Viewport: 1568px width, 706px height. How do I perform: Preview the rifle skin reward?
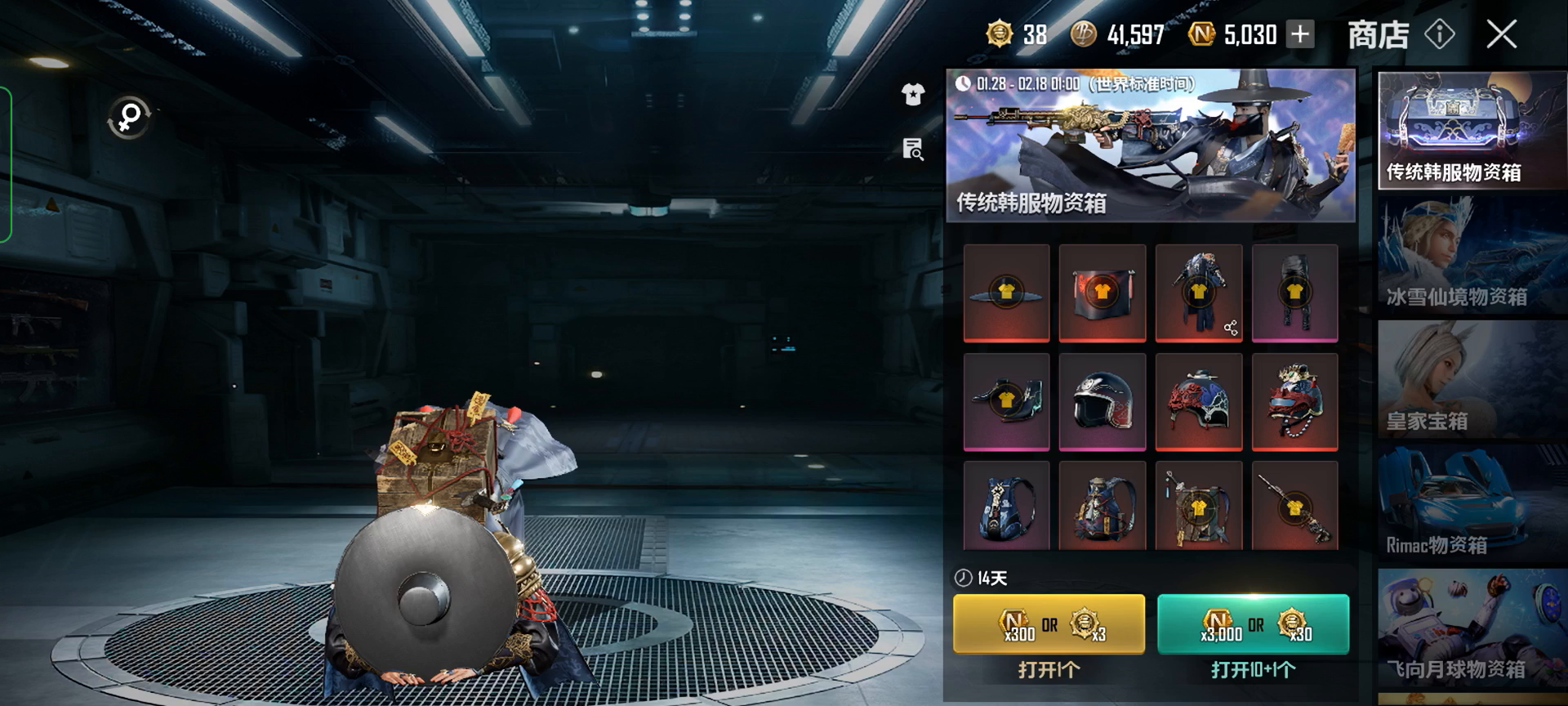click(x=1294, y=507)
